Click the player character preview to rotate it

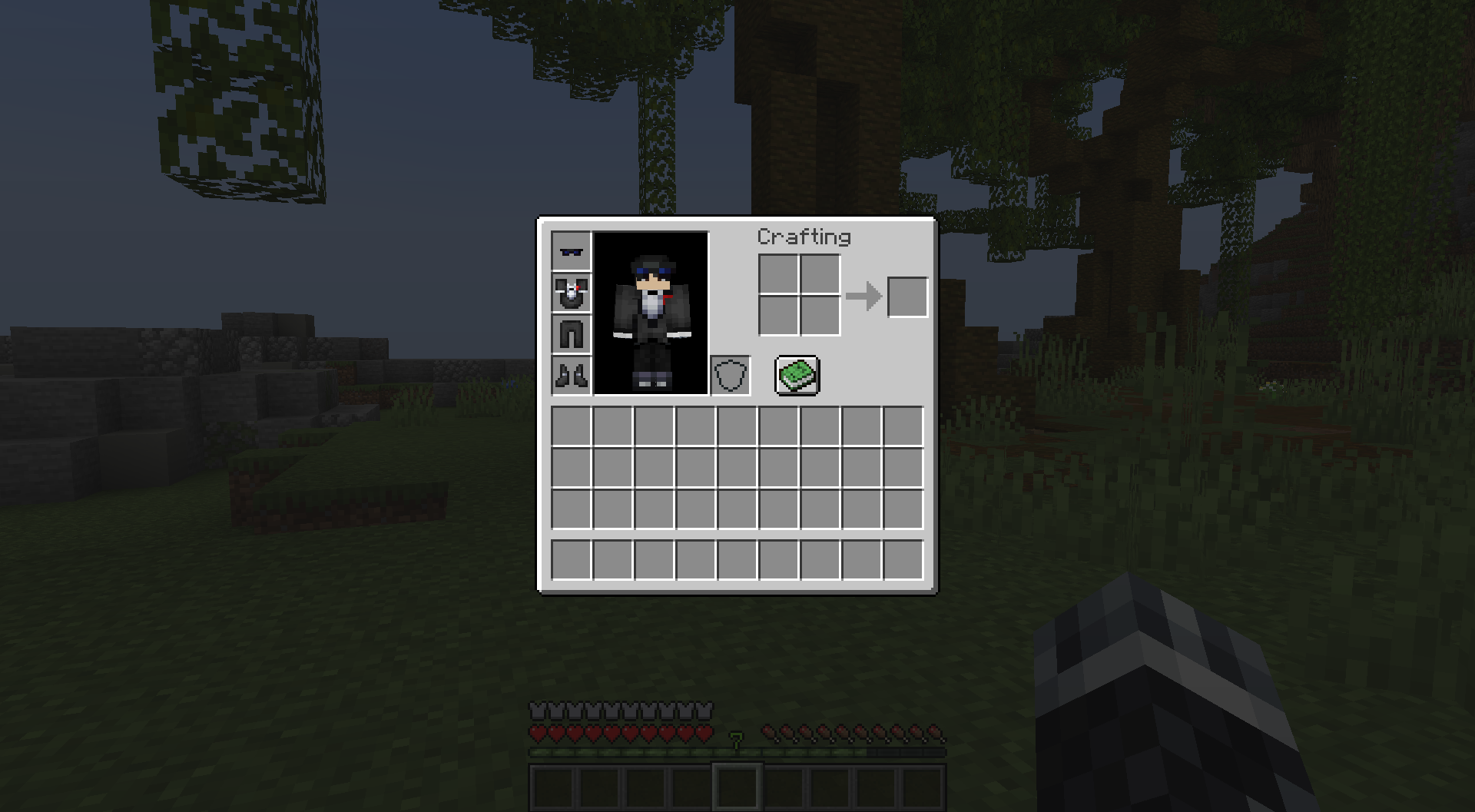[649, 315]
